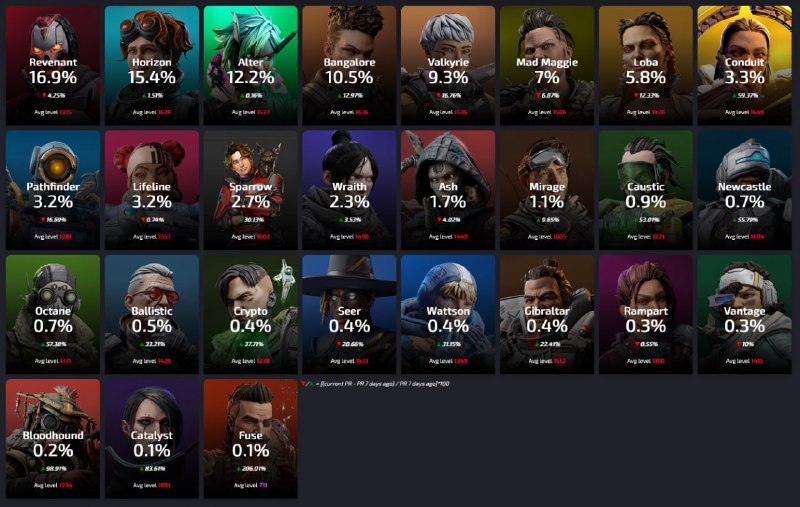This screenshot has height=507, width=800.
Task: Select the Conduit card
Action: (x=745, y=66)
